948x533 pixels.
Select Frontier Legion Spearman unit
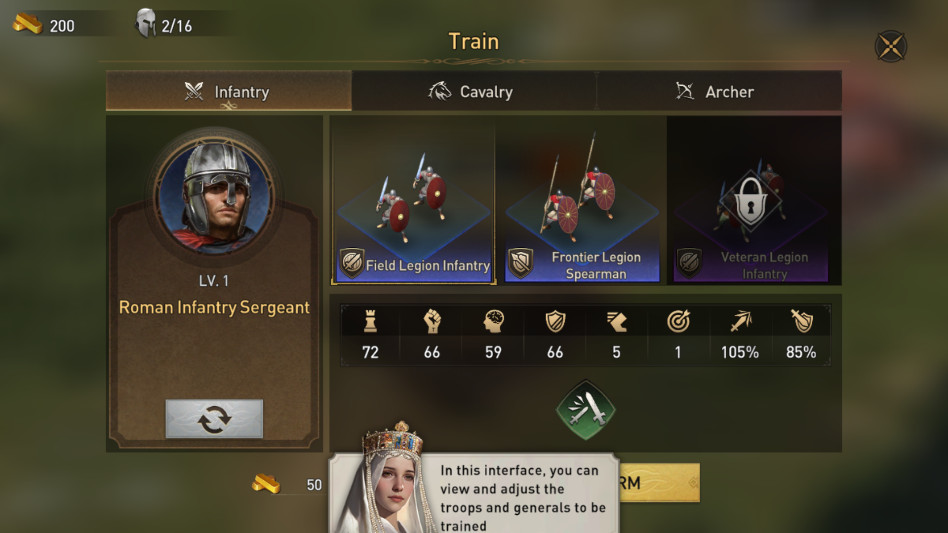point(581,200)
